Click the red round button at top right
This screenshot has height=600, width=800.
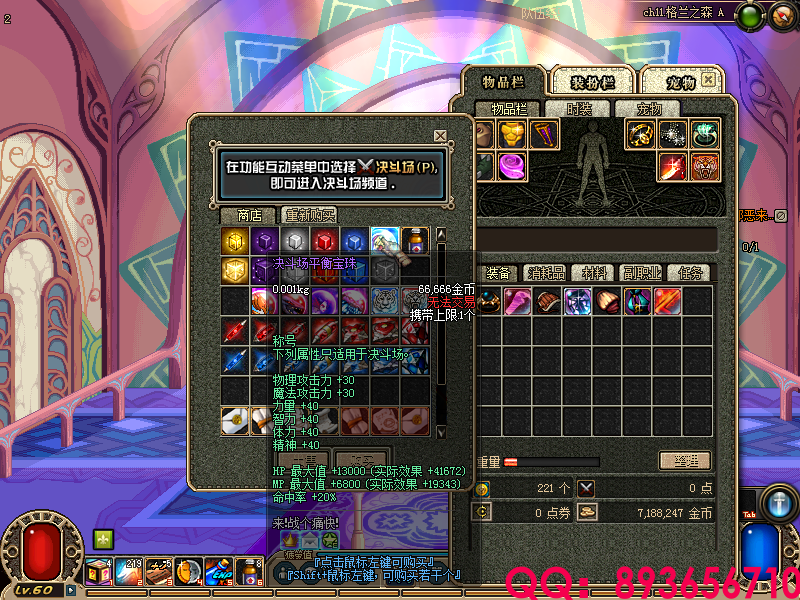[780, 15]
